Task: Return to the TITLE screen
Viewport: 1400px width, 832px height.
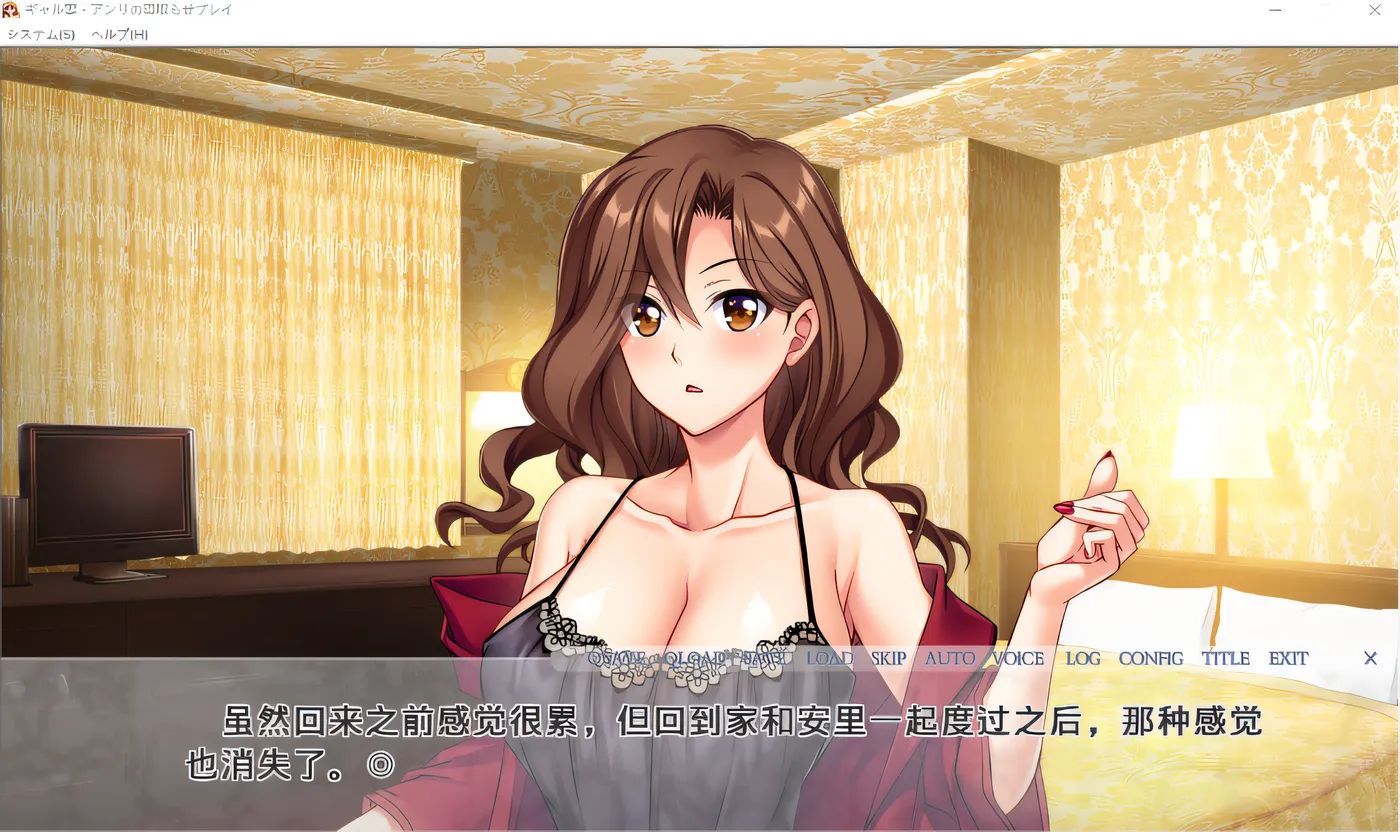Action: click(1226, 658)
